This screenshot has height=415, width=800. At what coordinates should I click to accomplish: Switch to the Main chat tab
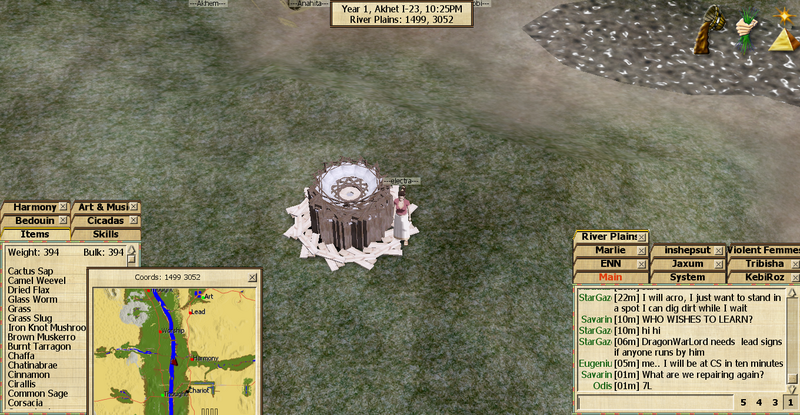610,277
